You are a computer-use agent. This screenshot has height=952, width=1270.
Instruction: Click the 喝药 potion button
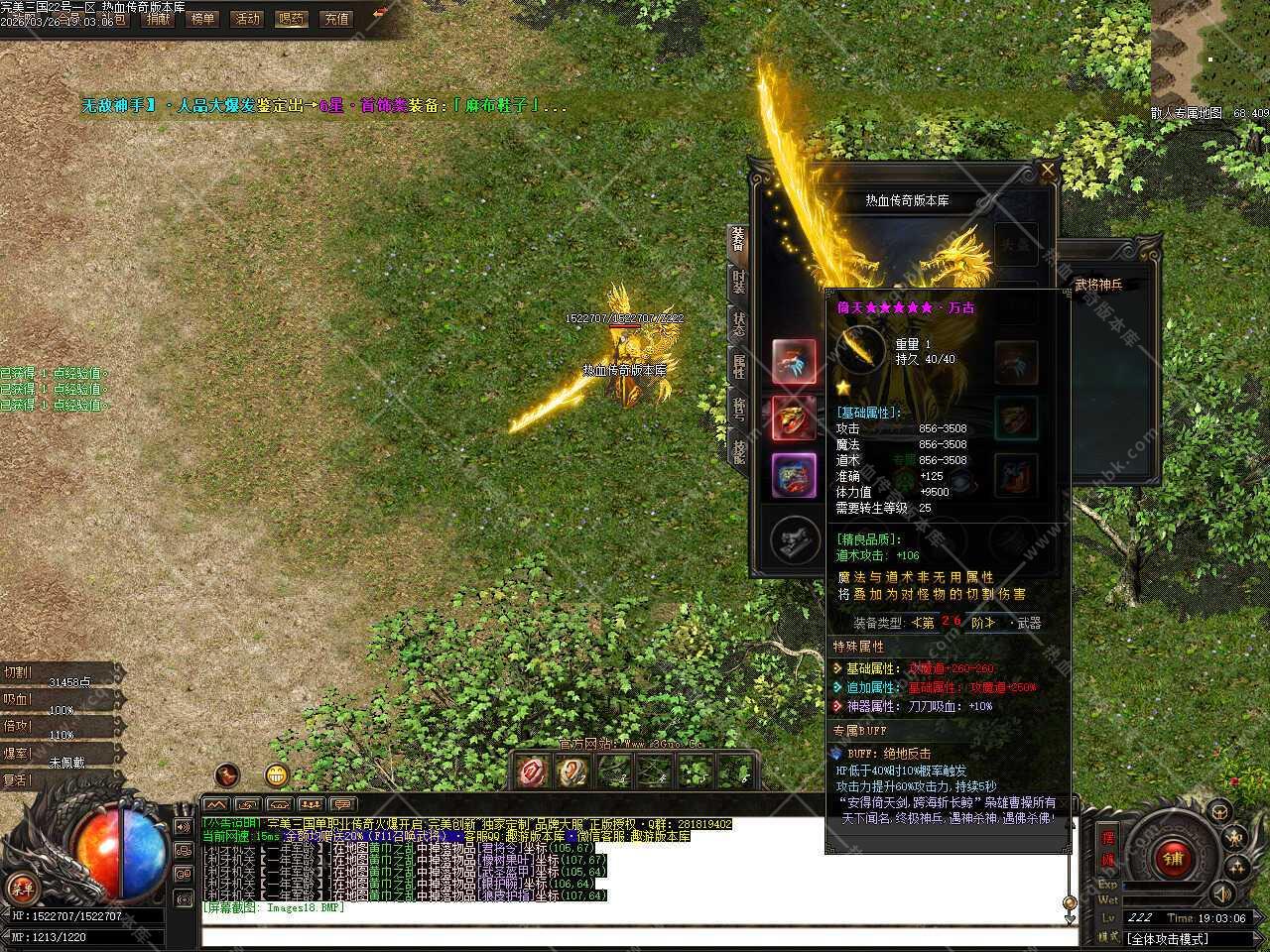(291, 18)
